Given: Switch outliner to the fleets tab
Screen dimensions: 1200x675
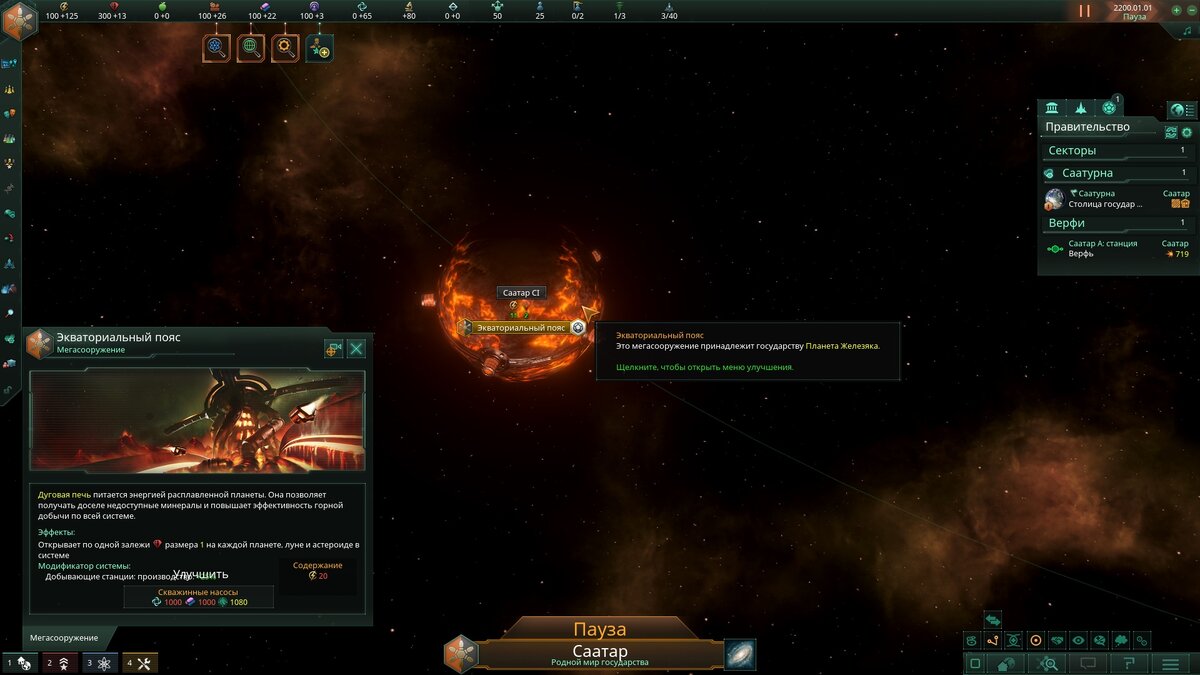Looking at the screenshot, I should (1080, 108).
